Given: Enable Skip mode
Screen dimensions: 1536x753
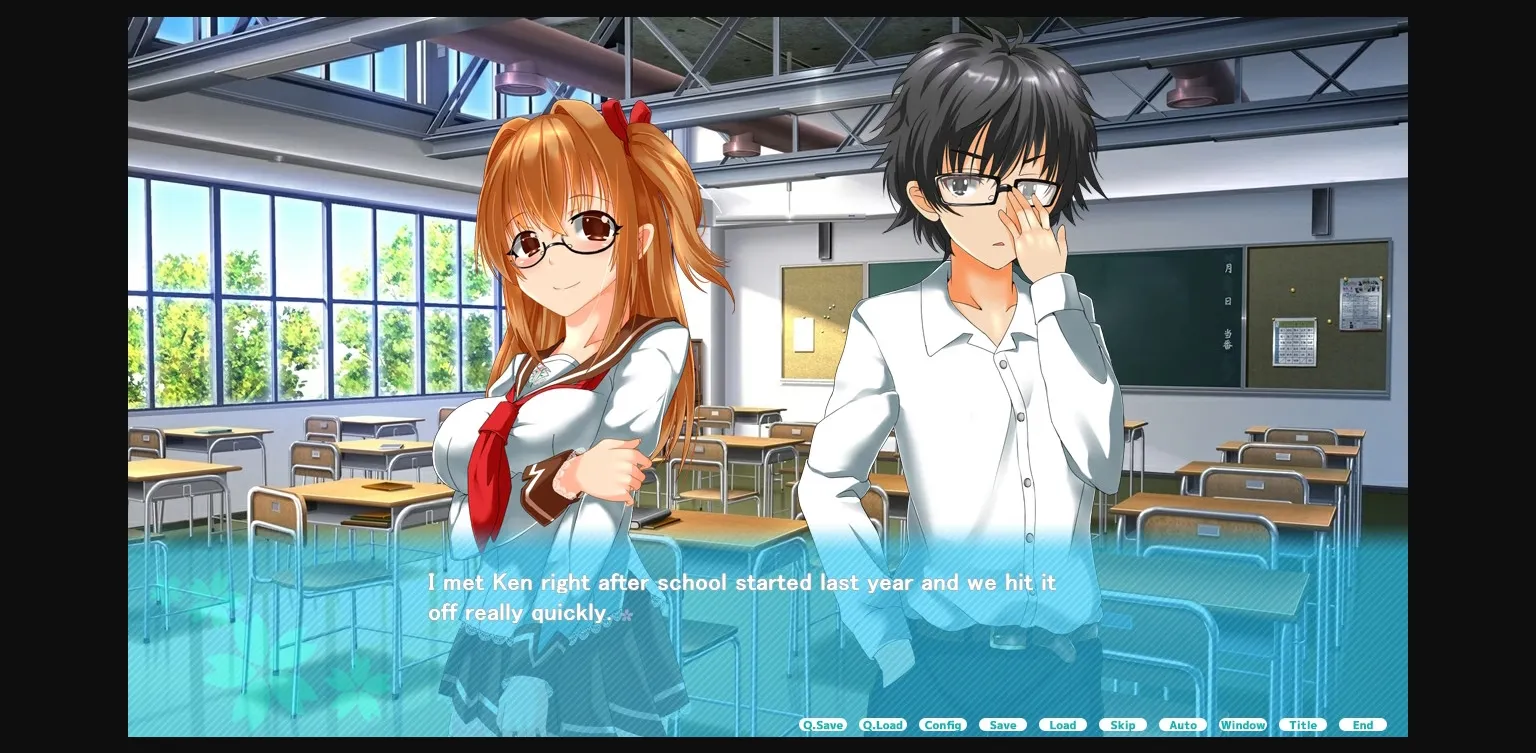Looking at the screenshot, I should point(1122,725).
